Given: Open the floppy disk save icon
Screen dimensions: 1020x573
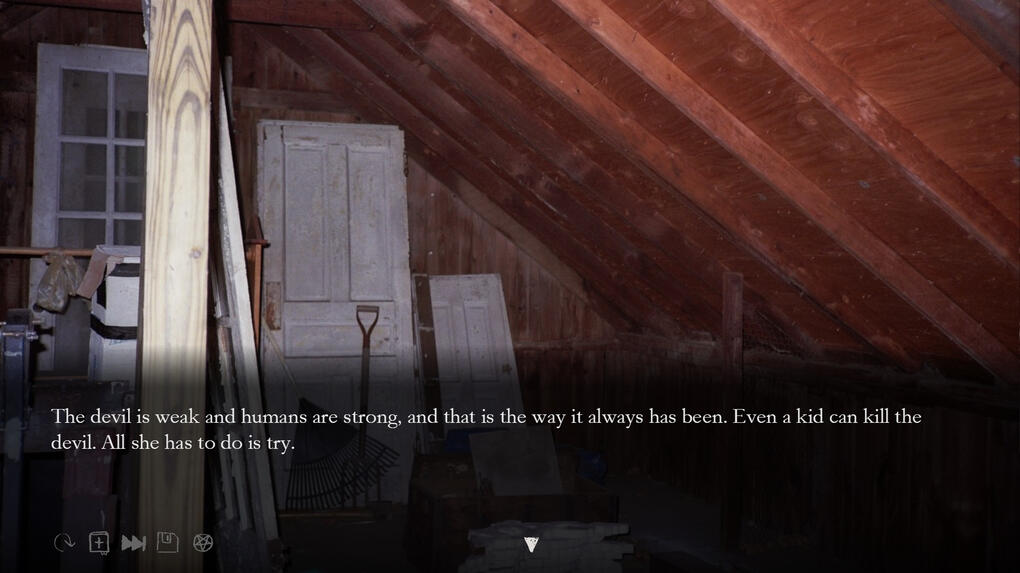Looking at the screenshot, I should click(x=168, y=543).
